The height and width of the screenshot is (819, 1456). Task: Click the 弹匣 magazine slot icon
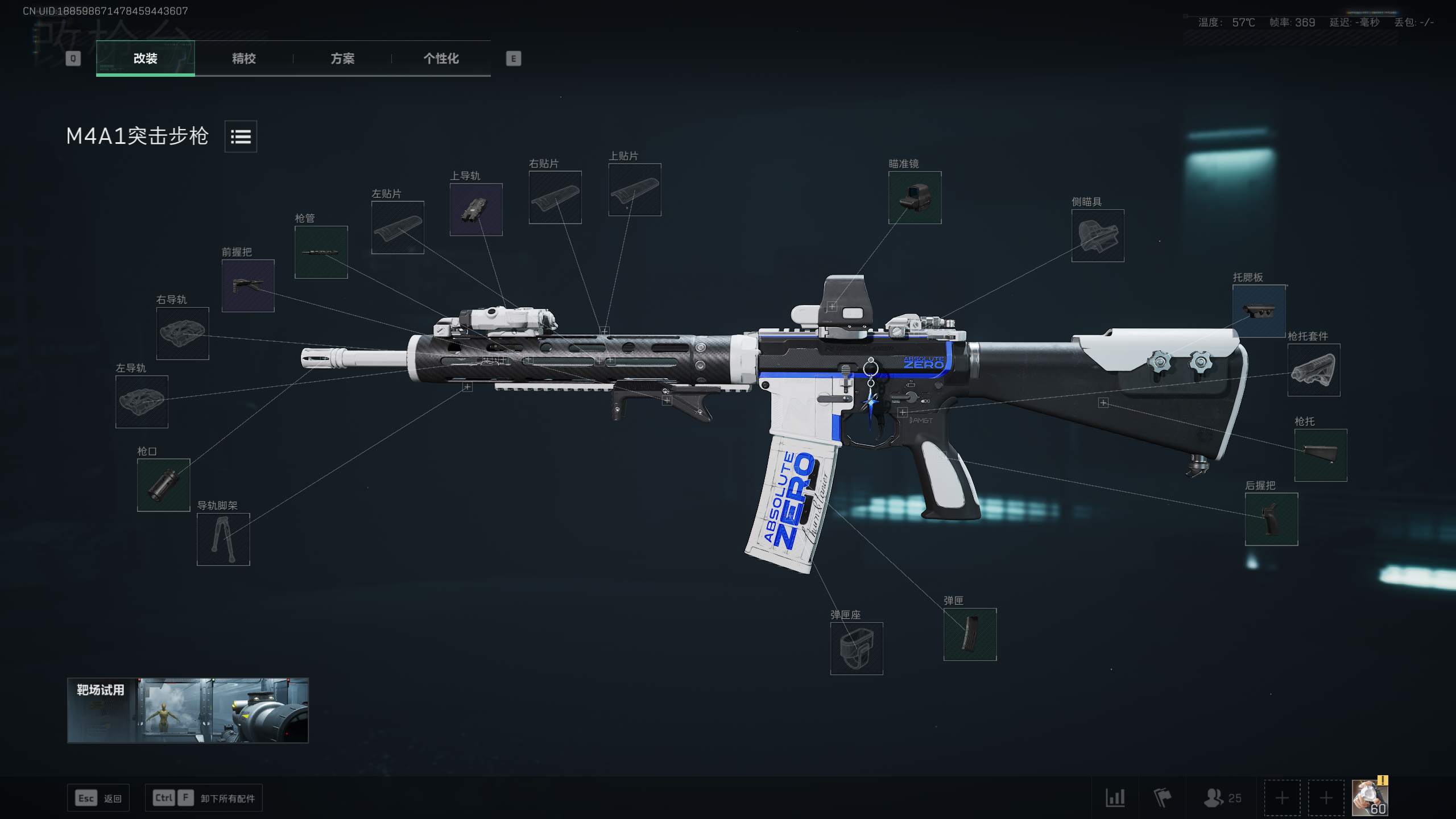click(970, 635)
